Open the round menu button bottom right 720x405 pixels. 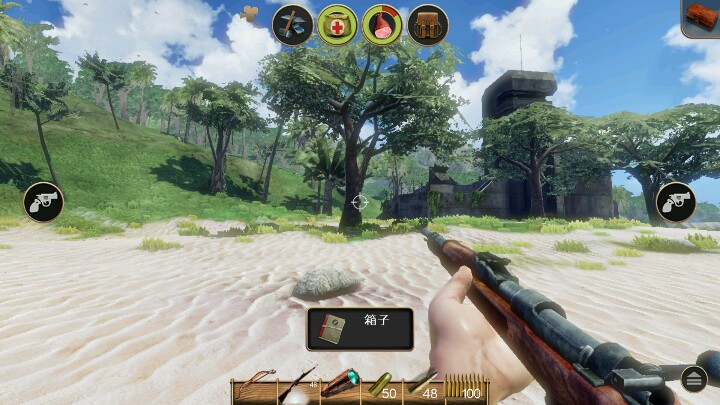point(694,378)
